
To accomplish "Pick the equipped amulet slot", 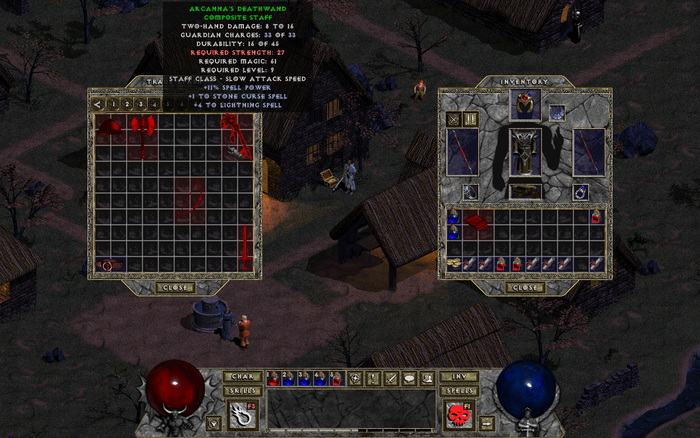I will [557, 112].
